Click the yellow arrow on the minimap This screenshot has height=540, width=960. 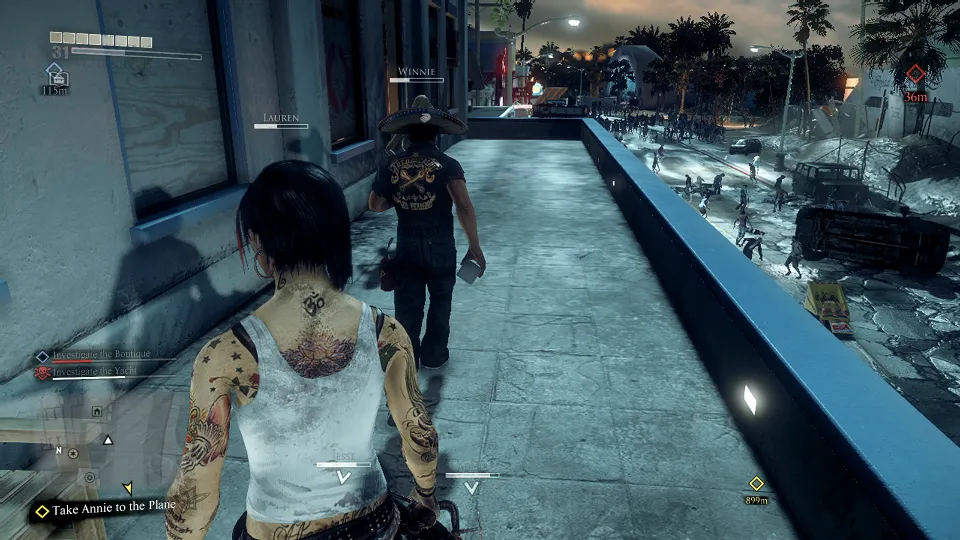[x=128, y=488]
